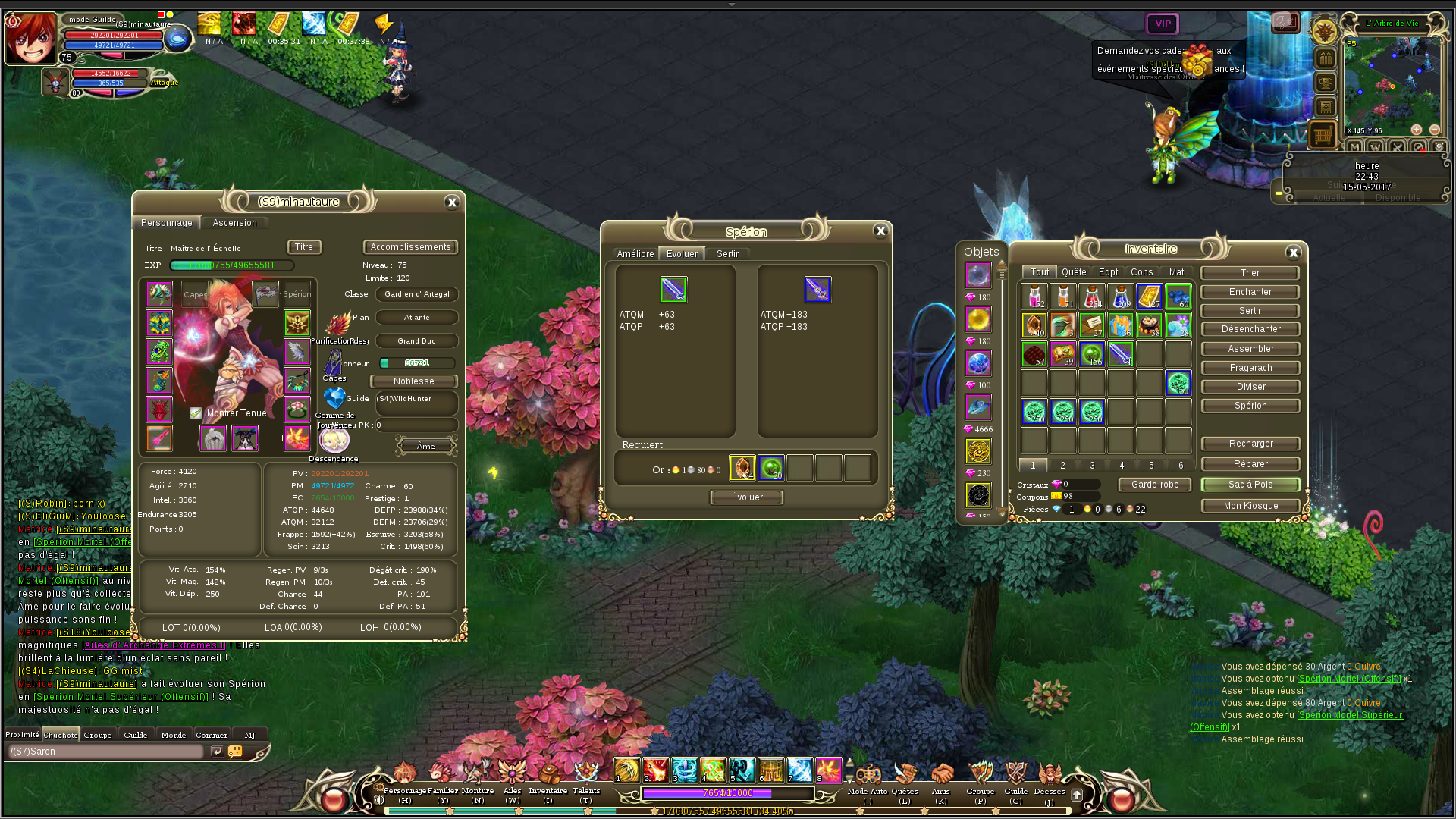Switch to the Ascension tab
Viewport: 1456px width, 819px height.
(234, 223)
